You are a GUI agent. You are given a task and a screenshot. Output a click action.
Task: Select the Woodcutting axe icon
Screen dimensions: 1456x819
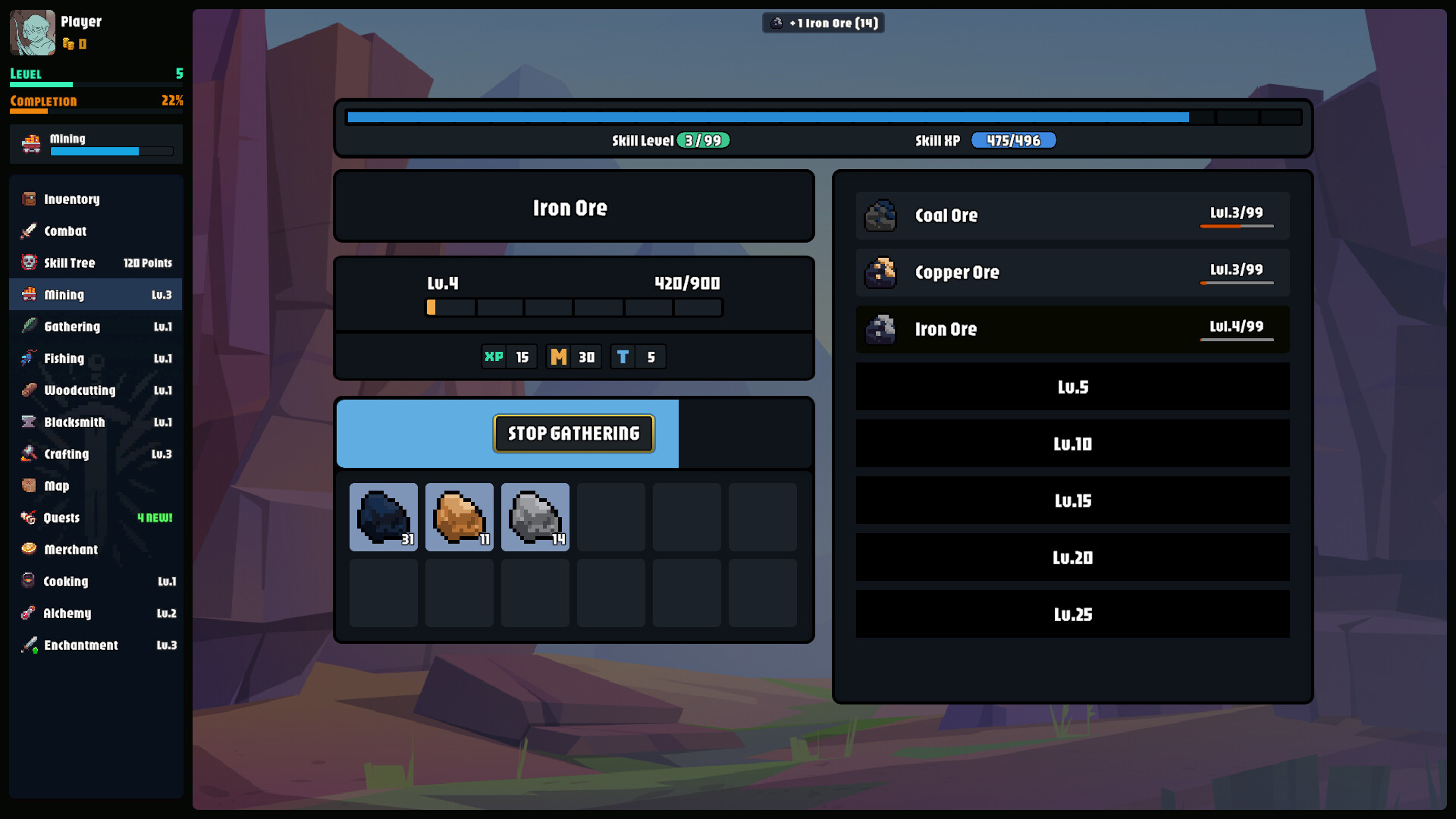(x=29, y=391)
